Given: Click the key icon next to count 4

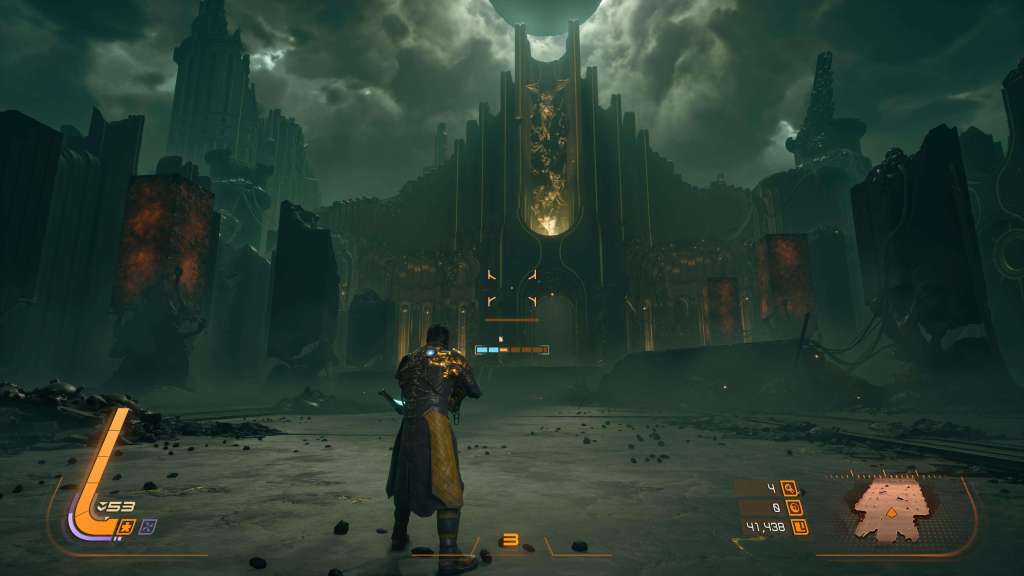Looking at the screenshot, I should [790, 489].
